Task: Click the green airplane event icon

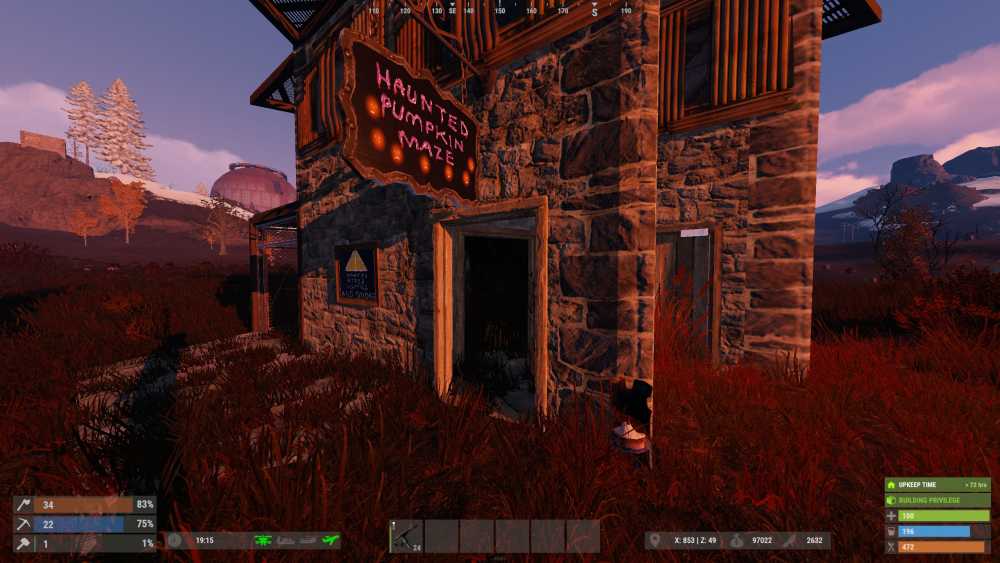Action: 331,540
